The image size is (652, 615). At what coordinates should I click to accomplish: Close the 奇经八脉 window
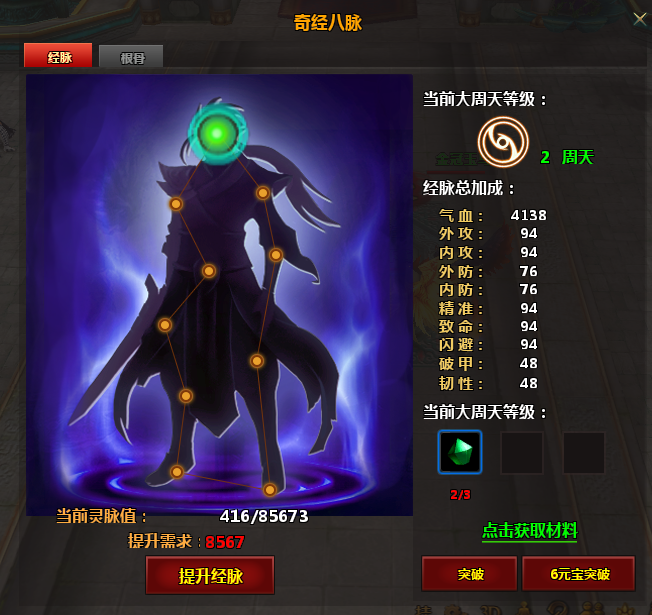640,18
